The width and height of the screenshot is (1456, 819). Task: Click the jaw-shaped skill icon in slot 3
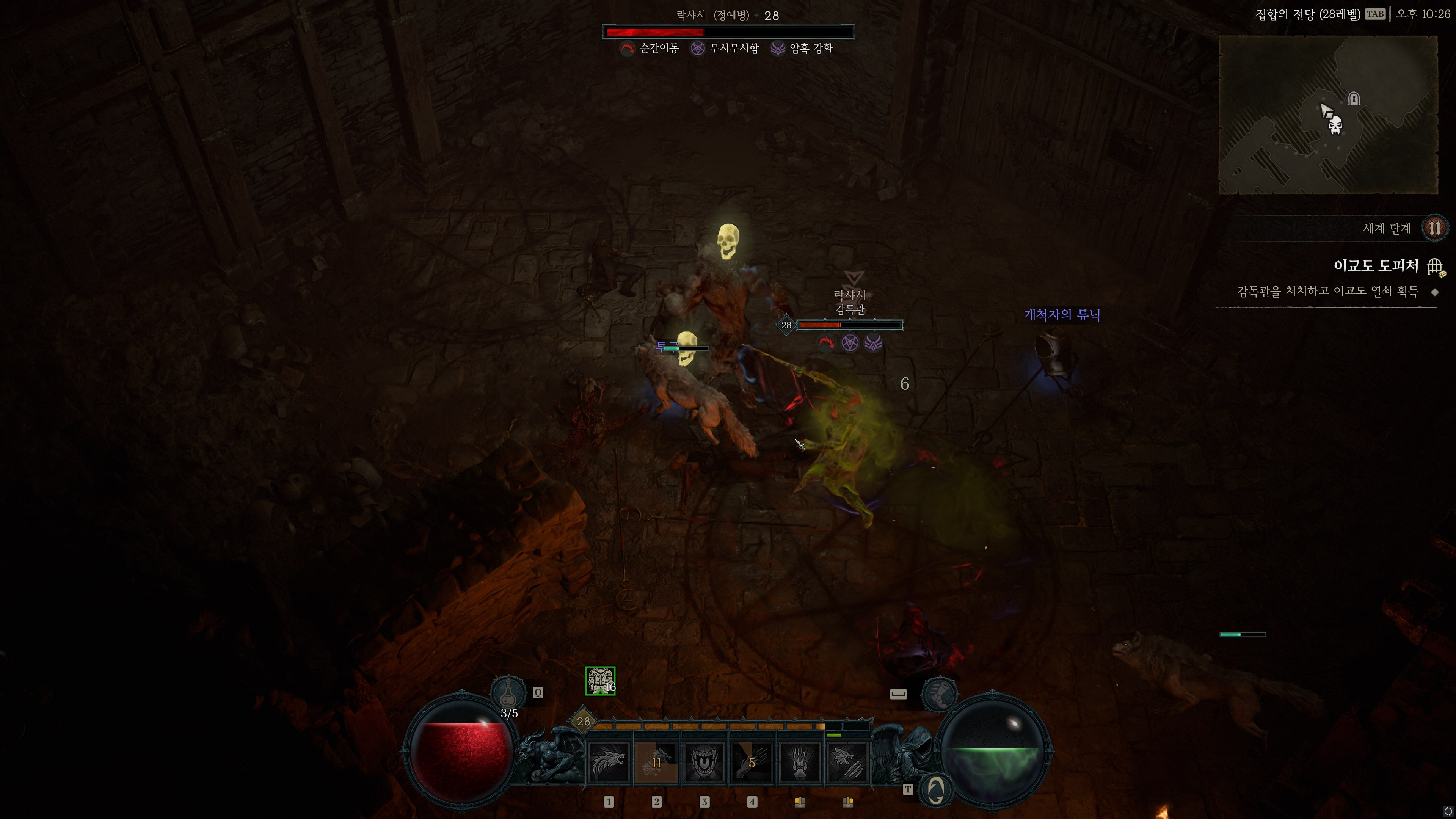[x=704, y=762]
